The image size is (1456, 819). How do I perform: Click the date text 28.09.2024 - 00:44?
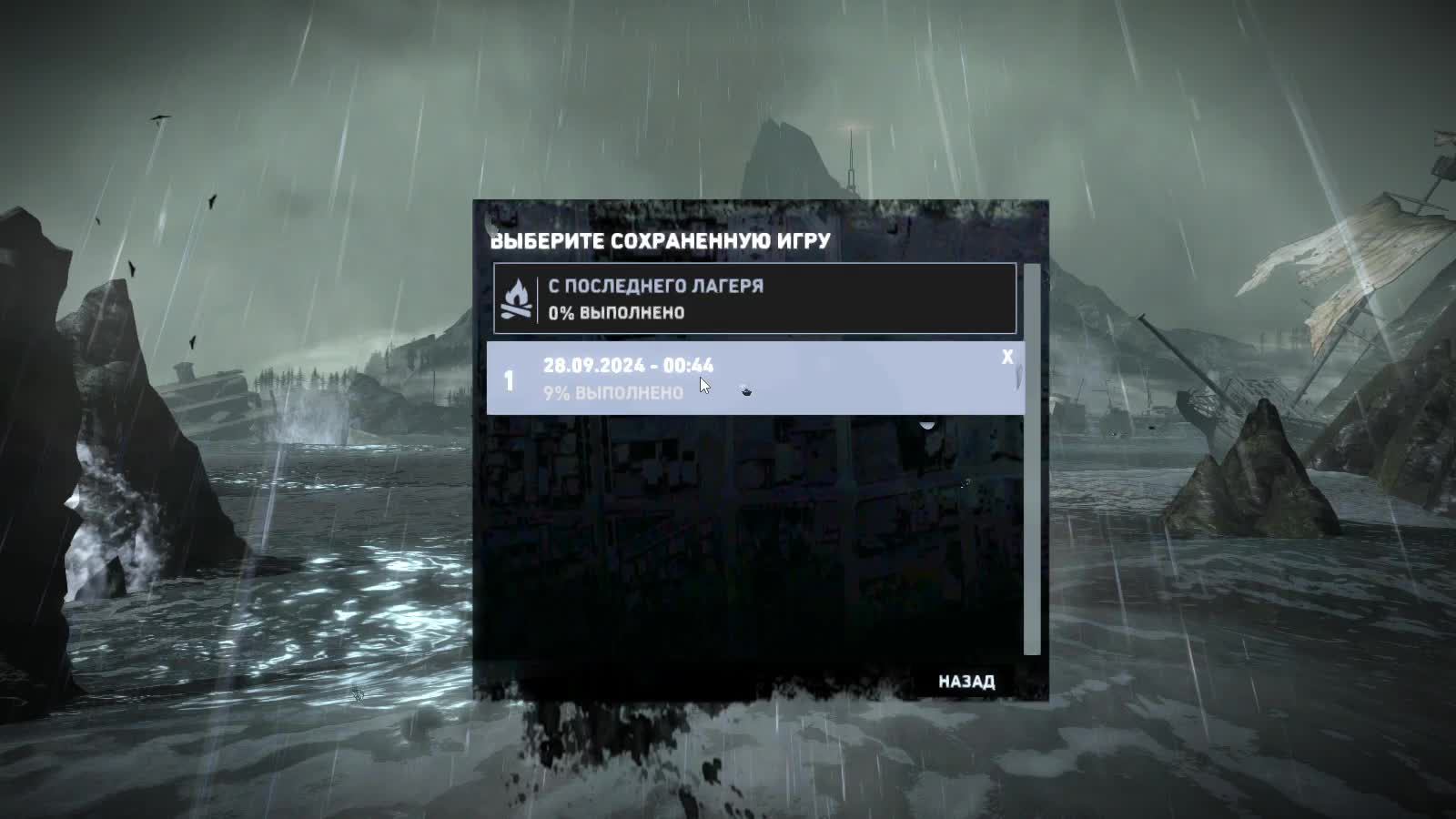coord(628,365)
